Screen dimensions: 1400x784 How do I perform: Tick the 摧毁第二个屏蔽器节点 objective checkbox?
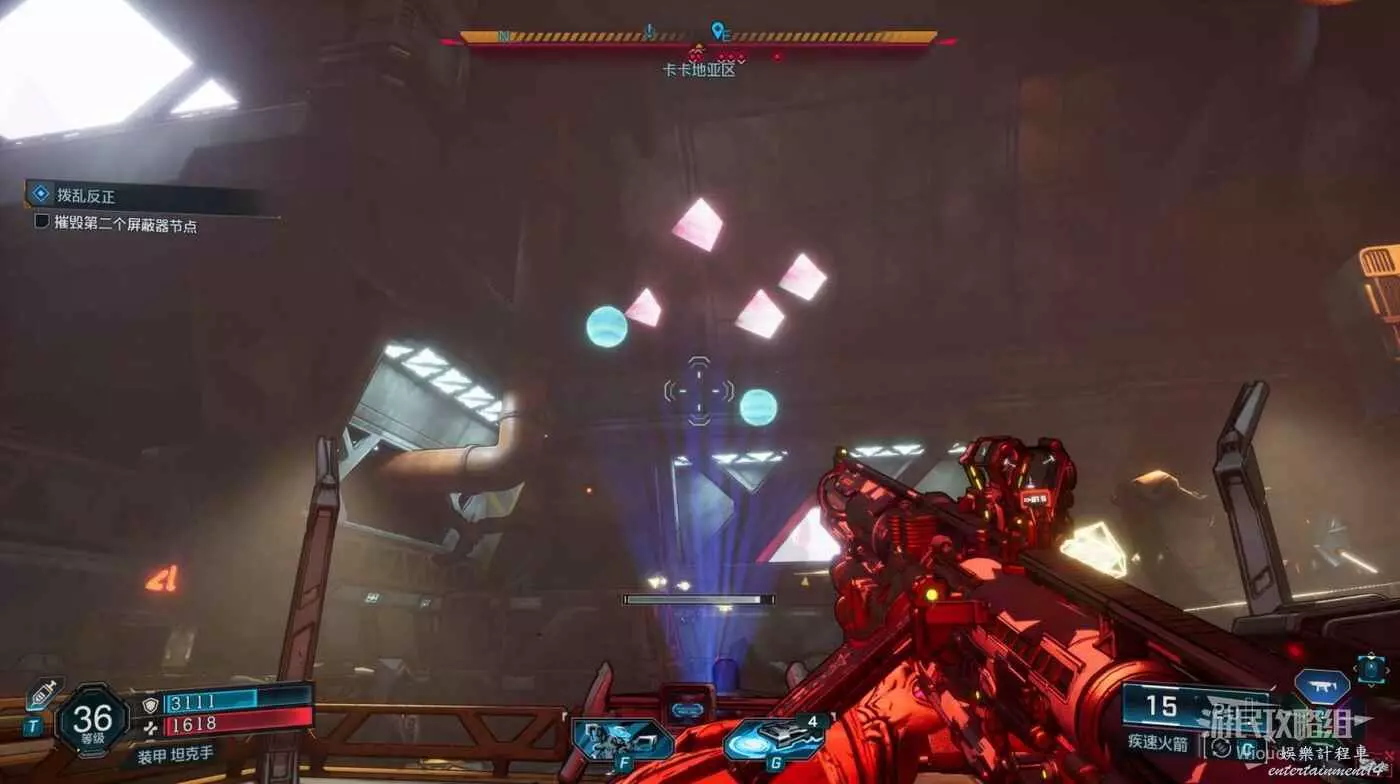[x=42, y=221]
